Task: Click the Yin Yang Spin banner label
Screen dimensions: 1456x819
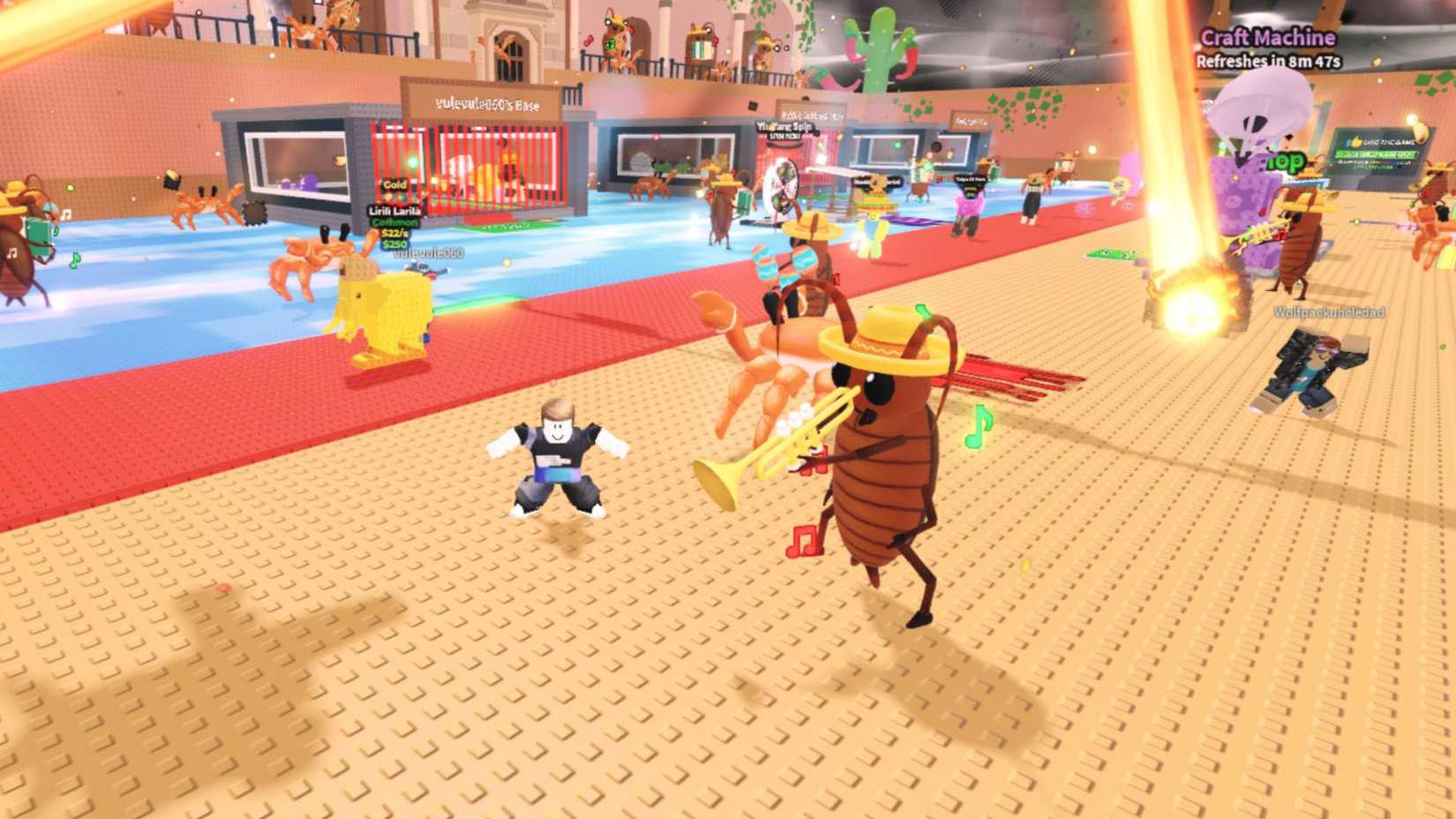Action: point(785,128)
